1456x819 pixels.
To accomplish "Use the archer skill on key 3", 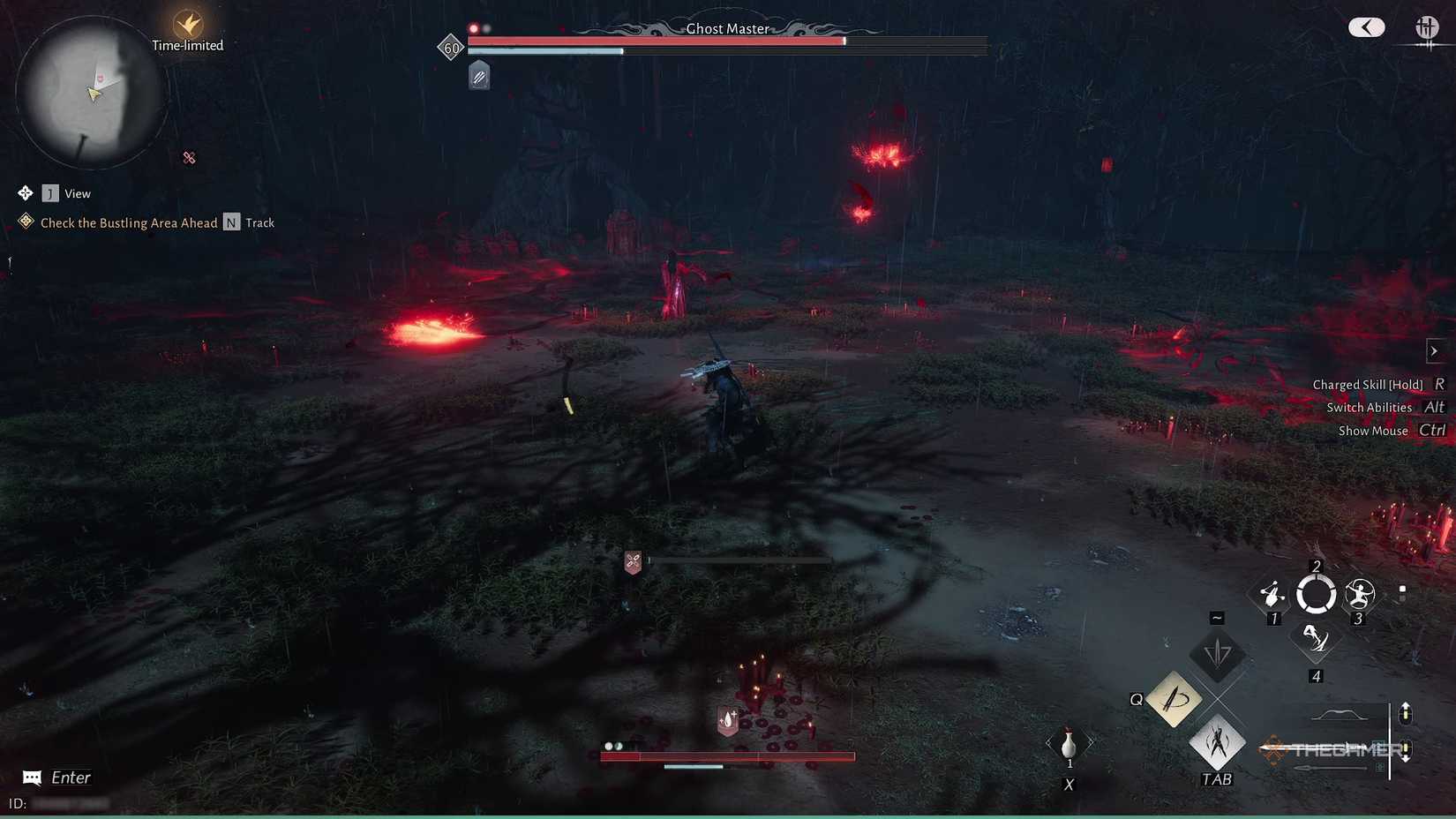I will click(x=1359, y=595).
